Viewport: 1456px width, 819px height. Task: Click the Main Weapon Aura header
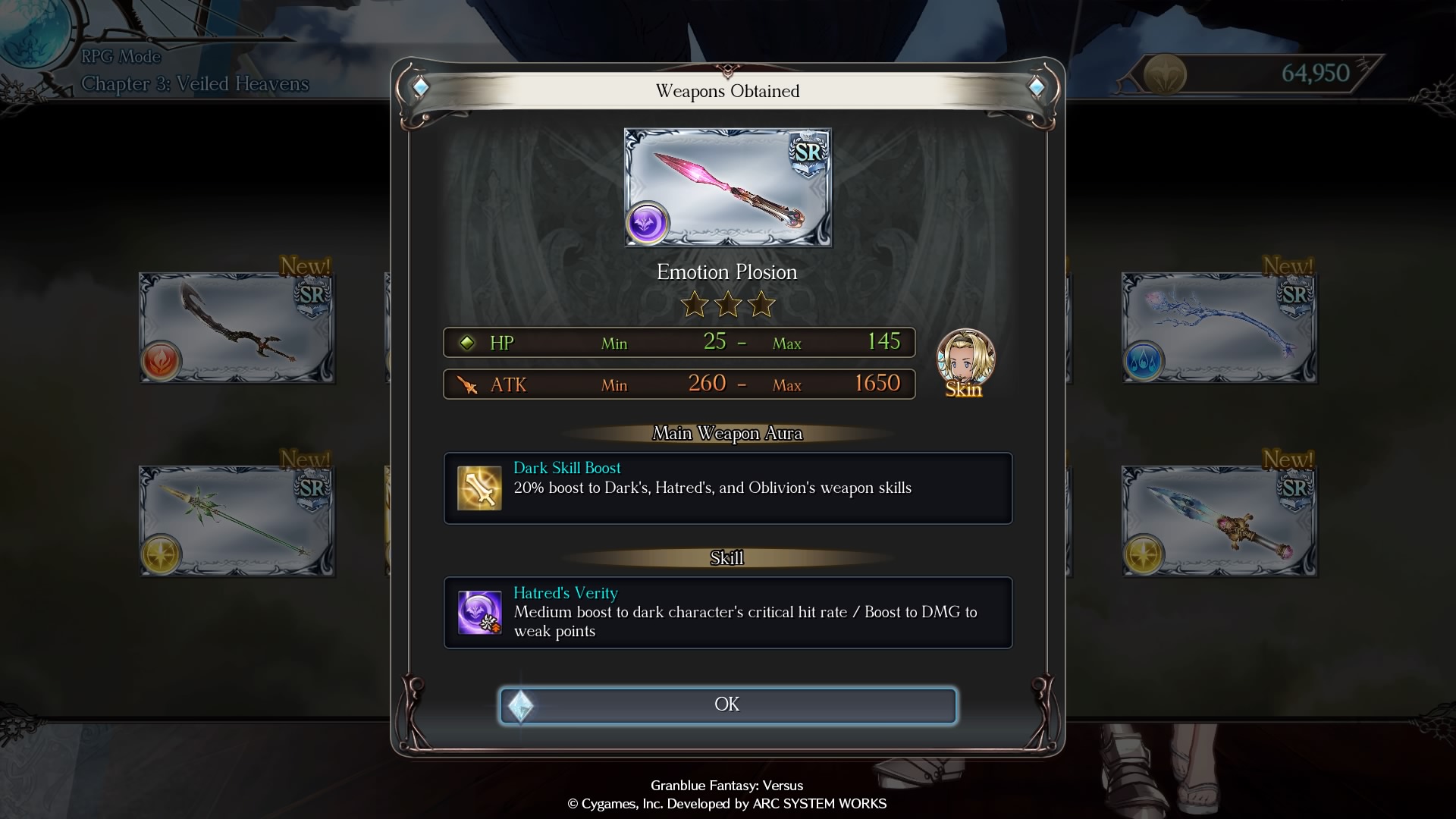tap(727, 433)
